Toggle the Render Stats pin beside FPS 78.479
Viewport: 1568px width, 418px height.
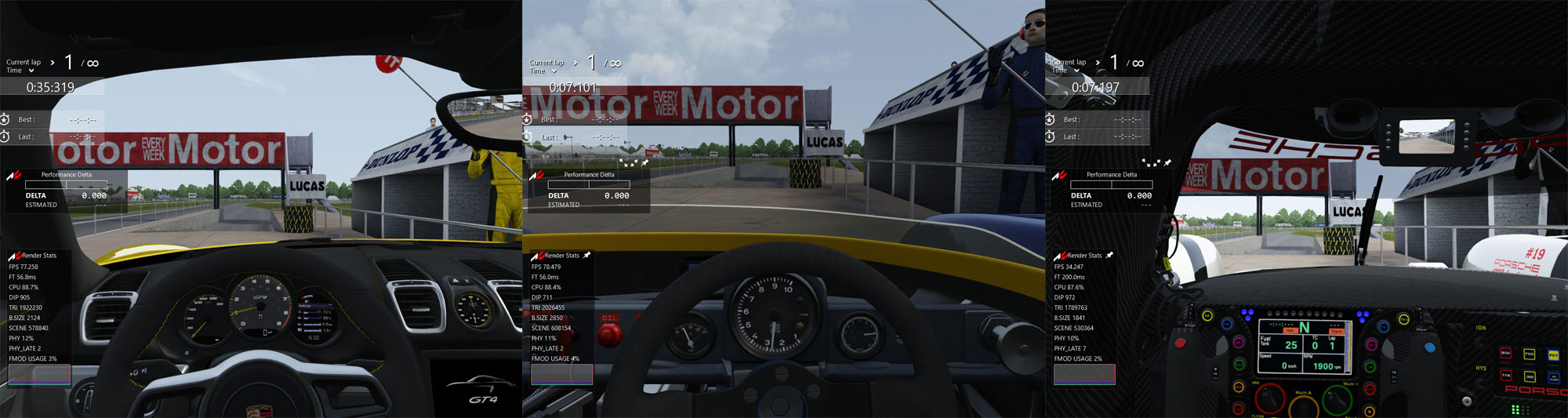click(586, 255)
